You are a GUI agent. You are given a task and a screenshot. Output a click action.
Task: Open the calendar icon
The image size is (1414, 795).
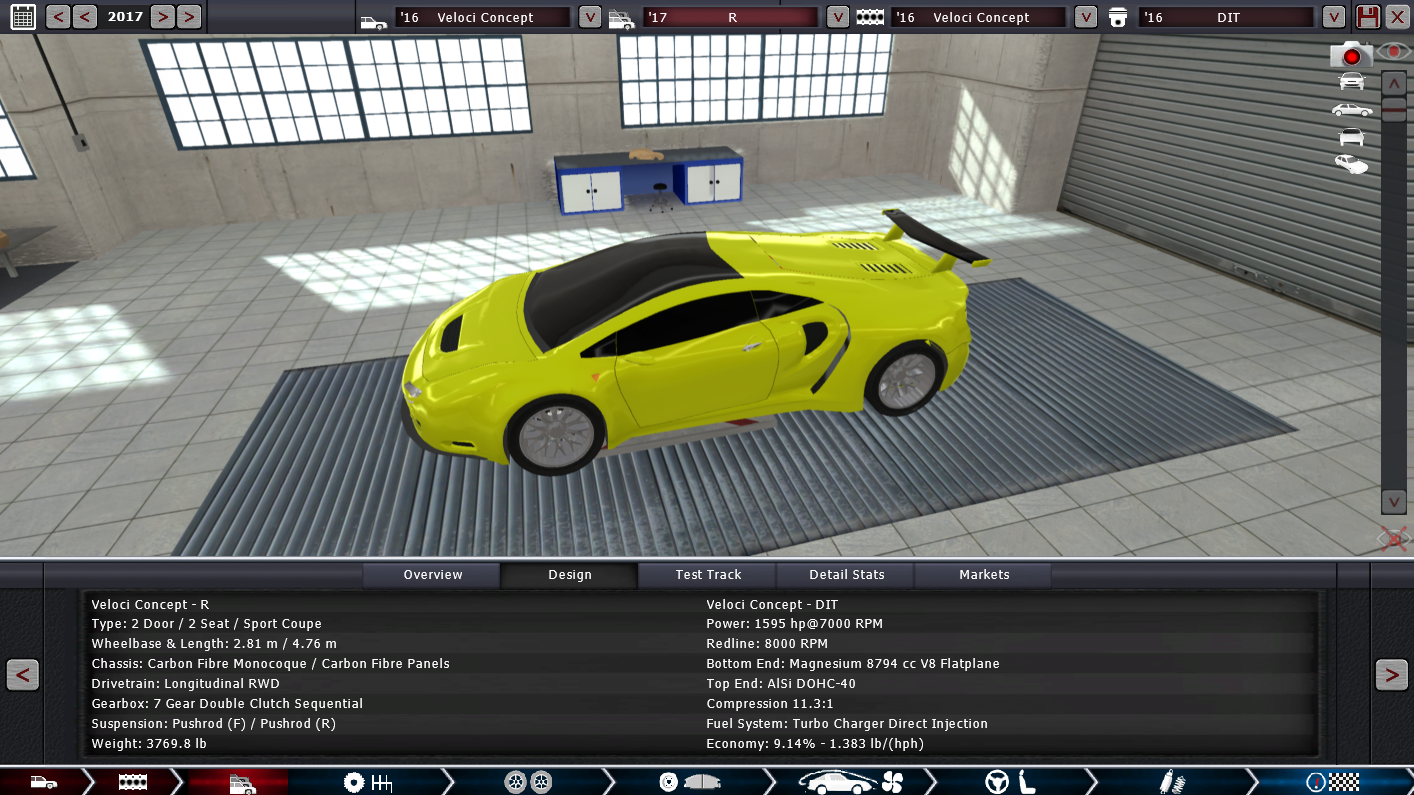22,16
